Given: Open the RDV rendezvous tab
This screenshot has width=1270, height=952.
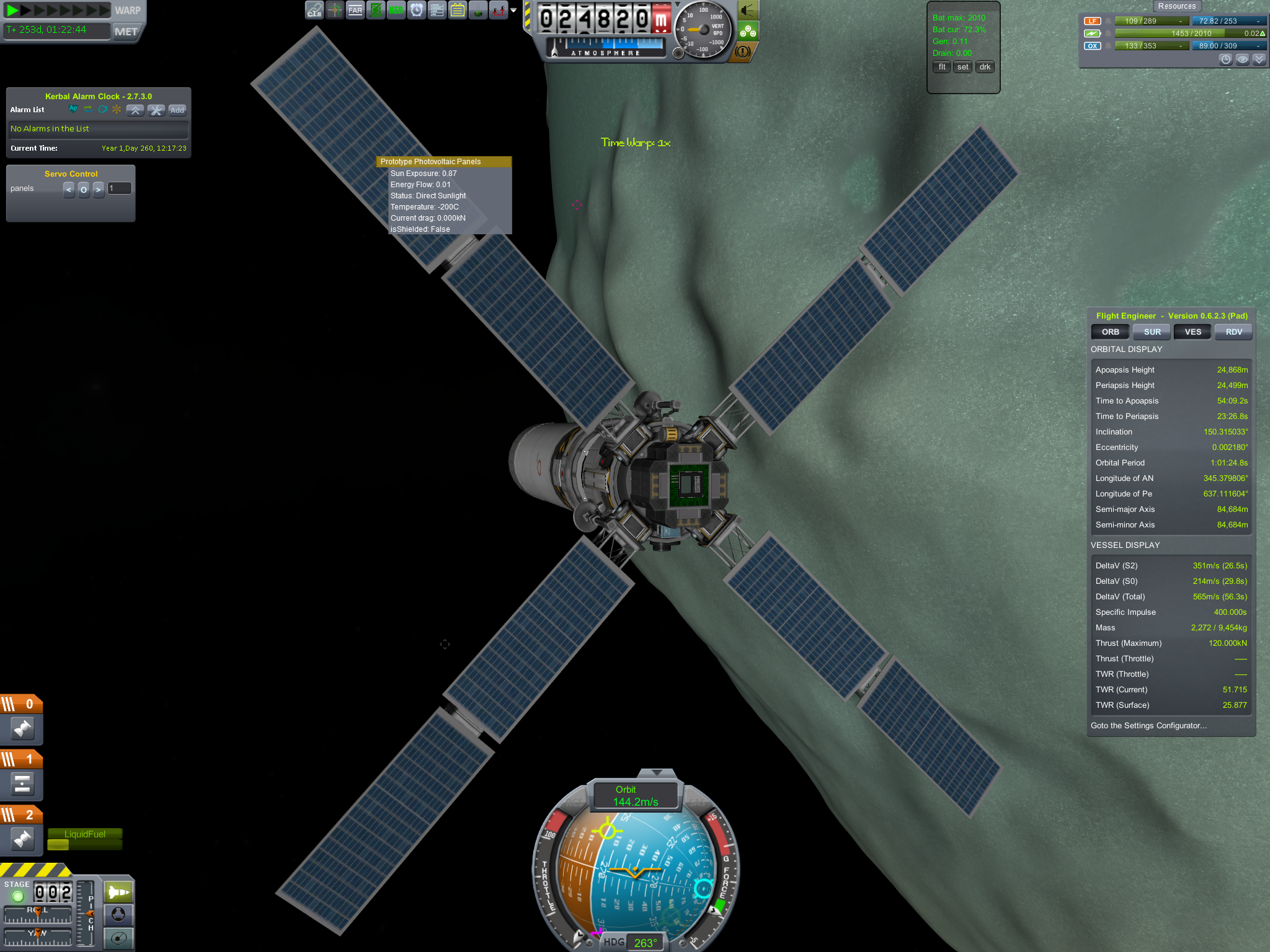Looking at the screenshot, I should 1233,332.
